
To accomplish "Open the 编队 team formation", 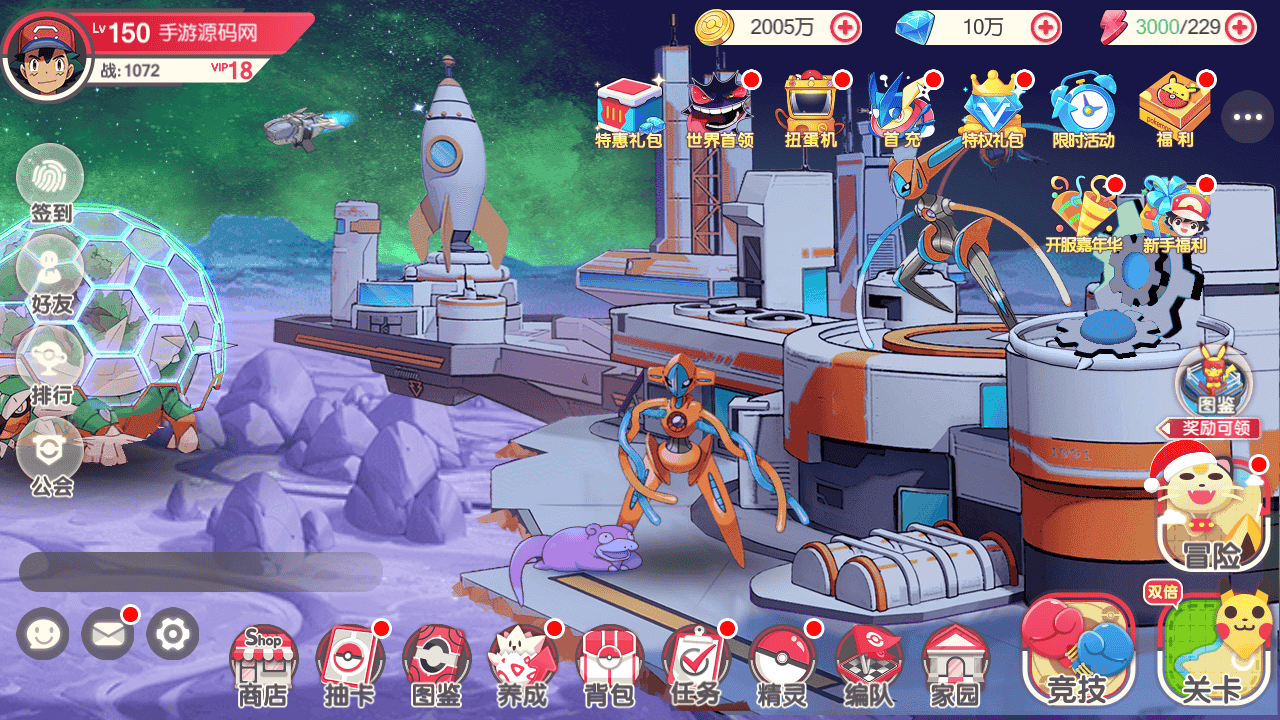I will pyautogui.click(x=868, y=665).
